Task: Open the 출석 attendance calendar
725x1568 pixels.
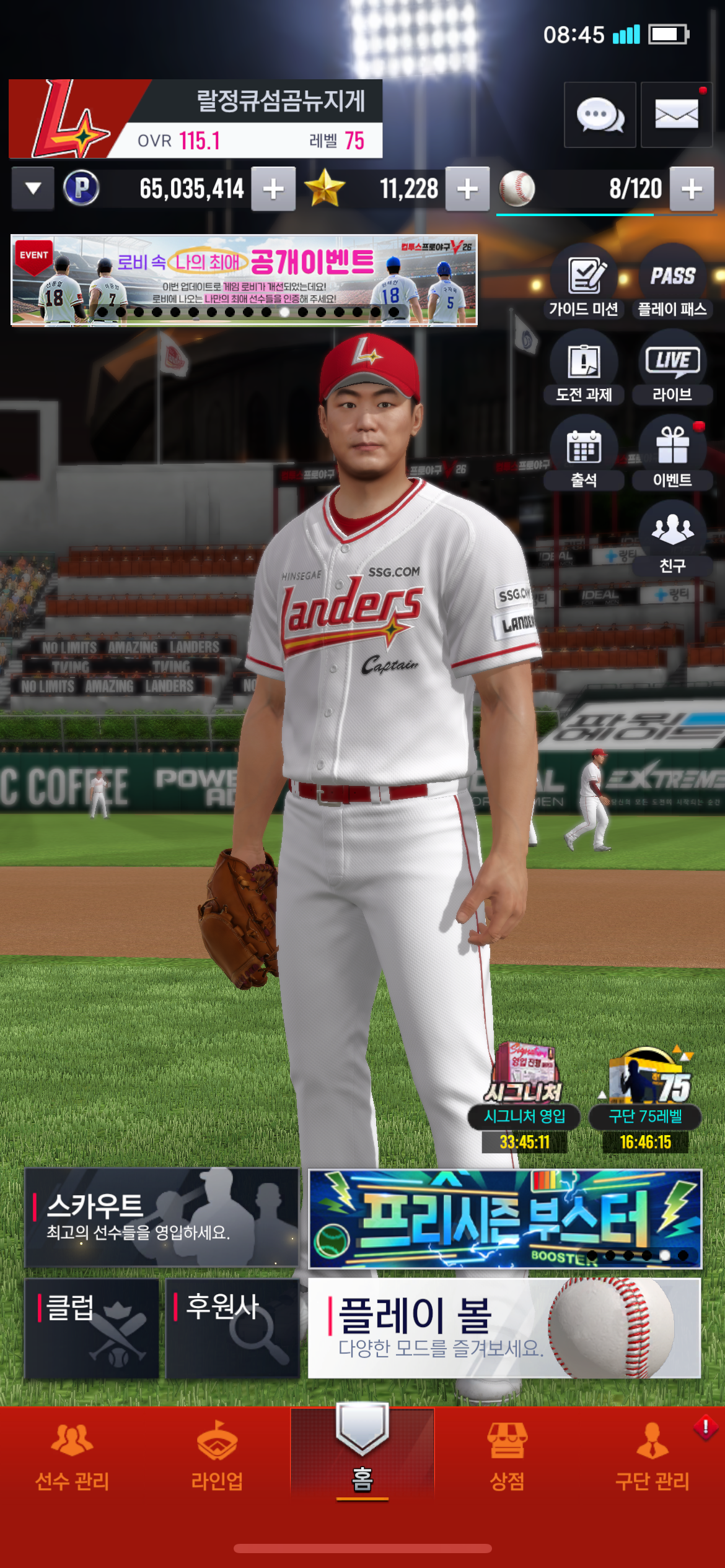Action: click(584, 453)
